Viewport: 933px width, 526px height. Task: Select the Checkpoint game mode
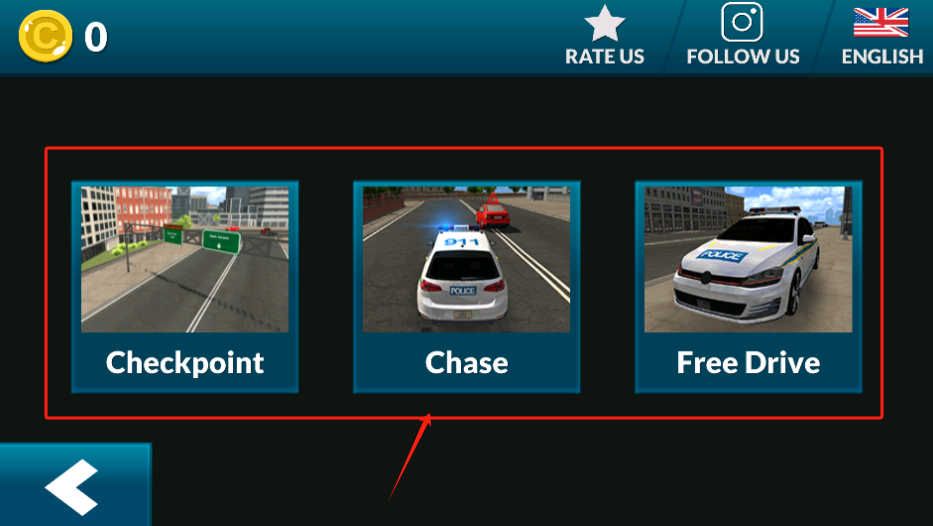pos(185,287)
